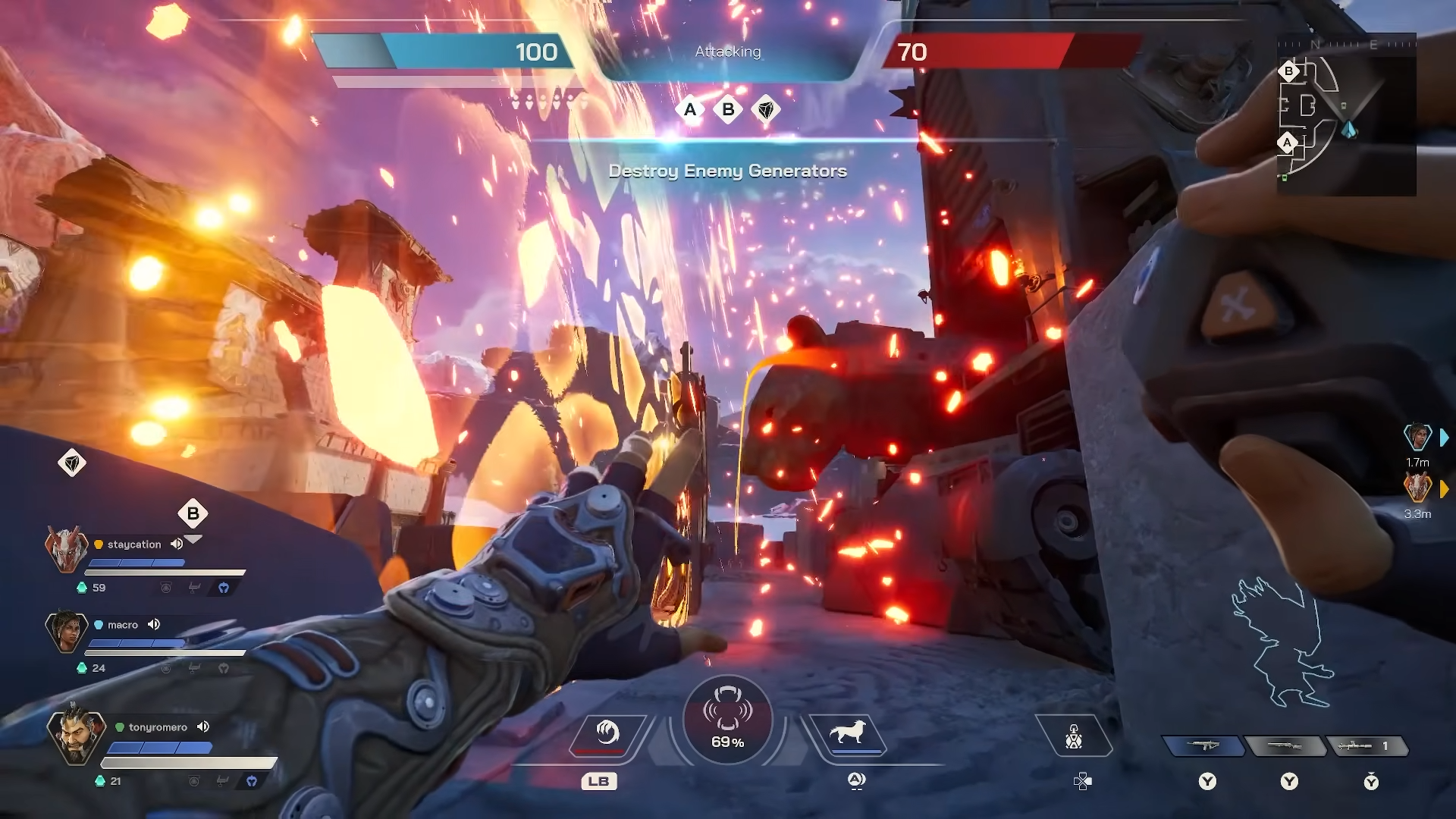1456x819 pixels.
Task: Activate the claw swipe ability icon
Action: (606, 733)
